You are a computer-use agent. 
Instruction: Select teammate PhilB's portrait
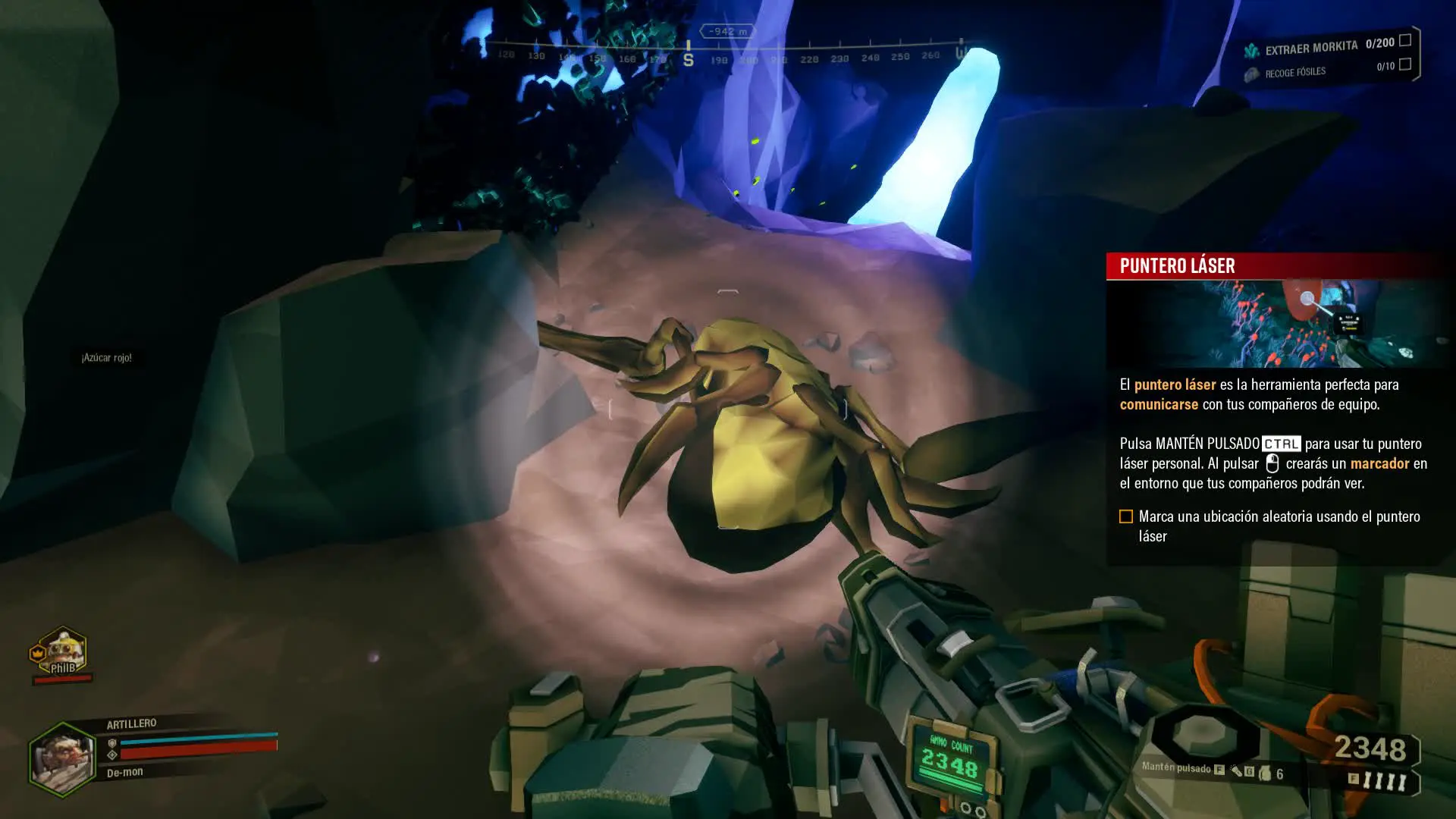(x=62, y=651)
